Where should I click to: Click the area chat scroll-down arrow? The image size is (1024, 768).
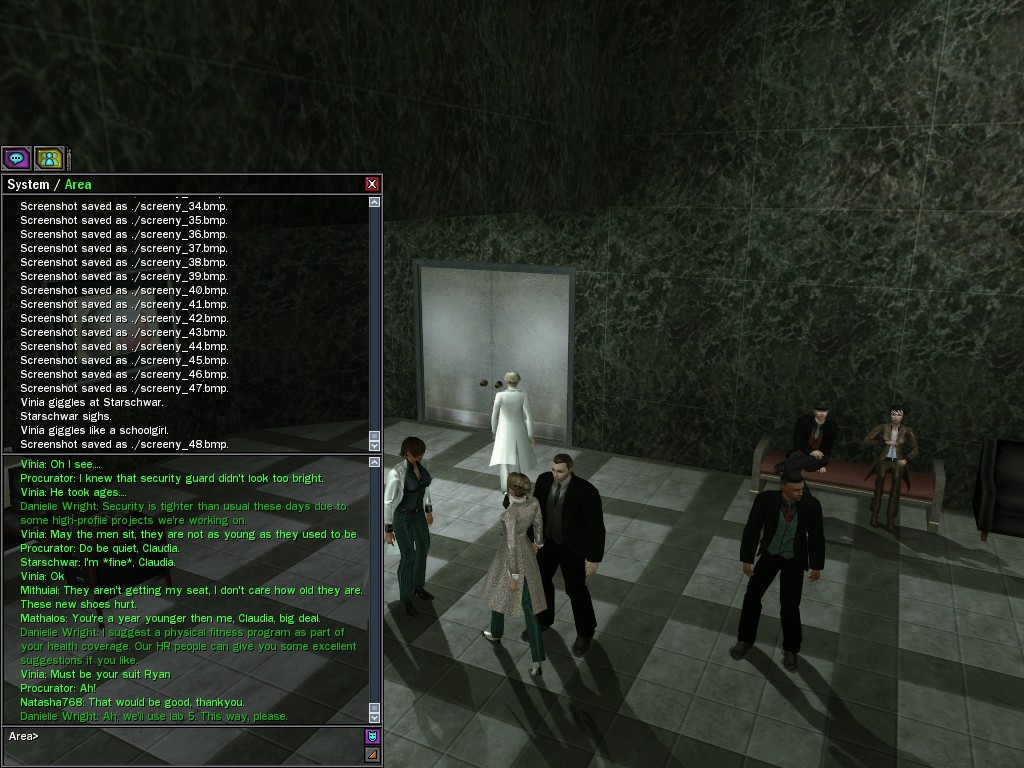pyautogui.click(x=375, y=717)
